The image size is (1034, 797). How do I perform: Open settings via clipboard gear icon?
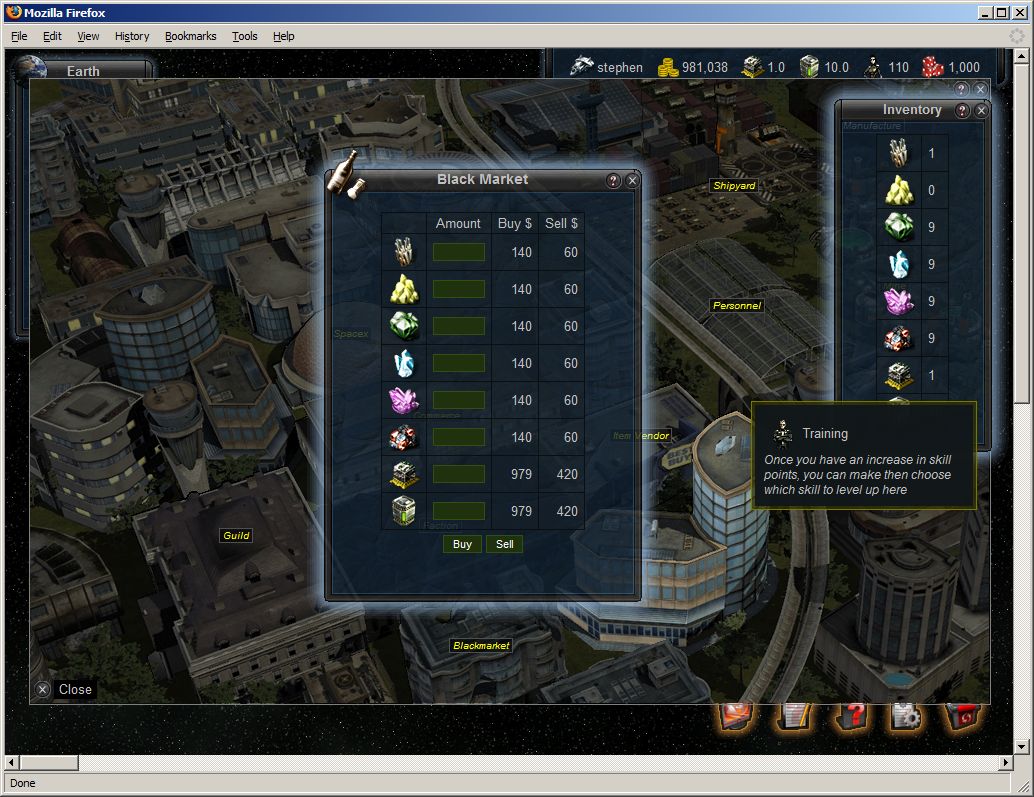906,716
